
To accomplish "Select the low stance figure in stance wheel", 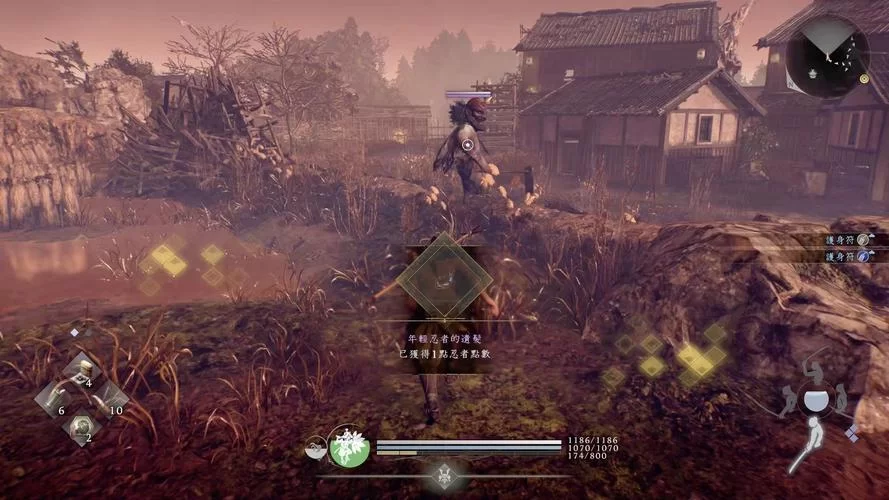I will coord(808,445).
